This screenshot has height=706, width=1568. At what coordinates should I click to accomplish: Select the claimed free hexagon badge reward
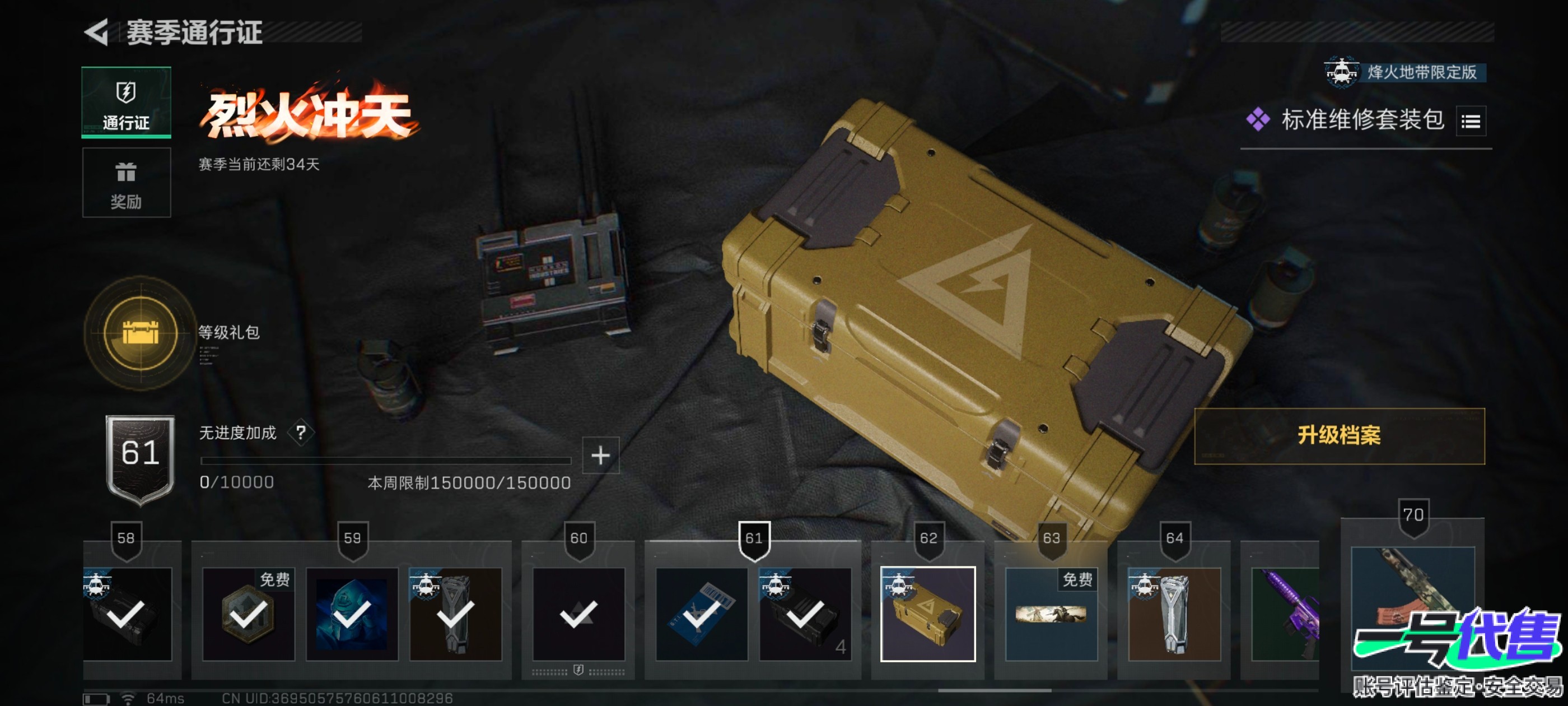pos(248,614)
